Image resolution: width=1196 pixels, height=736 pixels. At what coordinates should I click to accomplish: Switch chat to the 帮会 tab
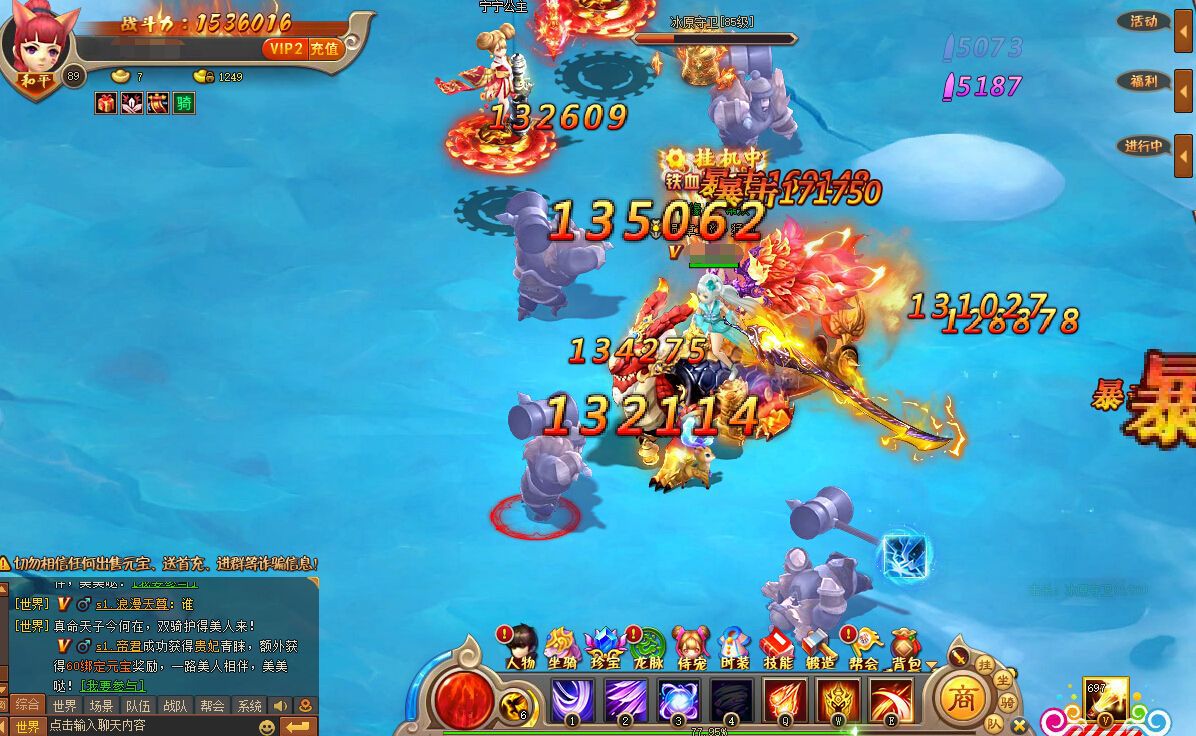tap(212, 706)
